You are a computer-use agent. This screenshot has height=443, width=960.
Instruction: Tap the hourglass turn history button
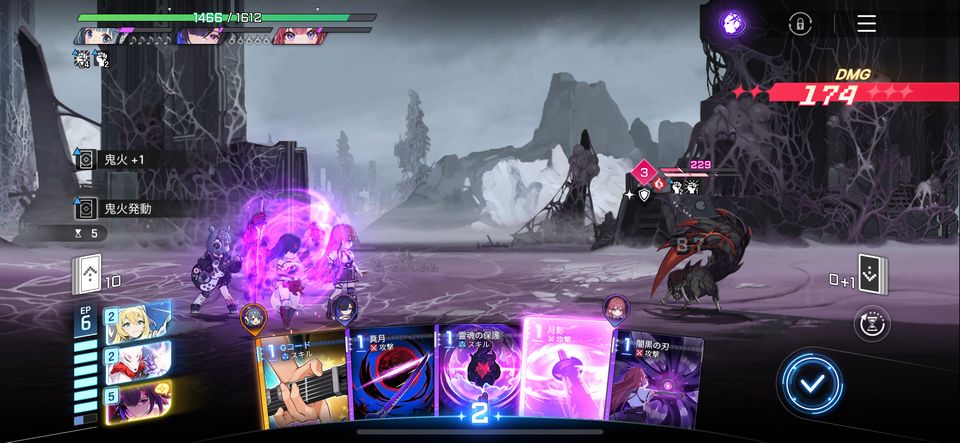coord(872,323)
